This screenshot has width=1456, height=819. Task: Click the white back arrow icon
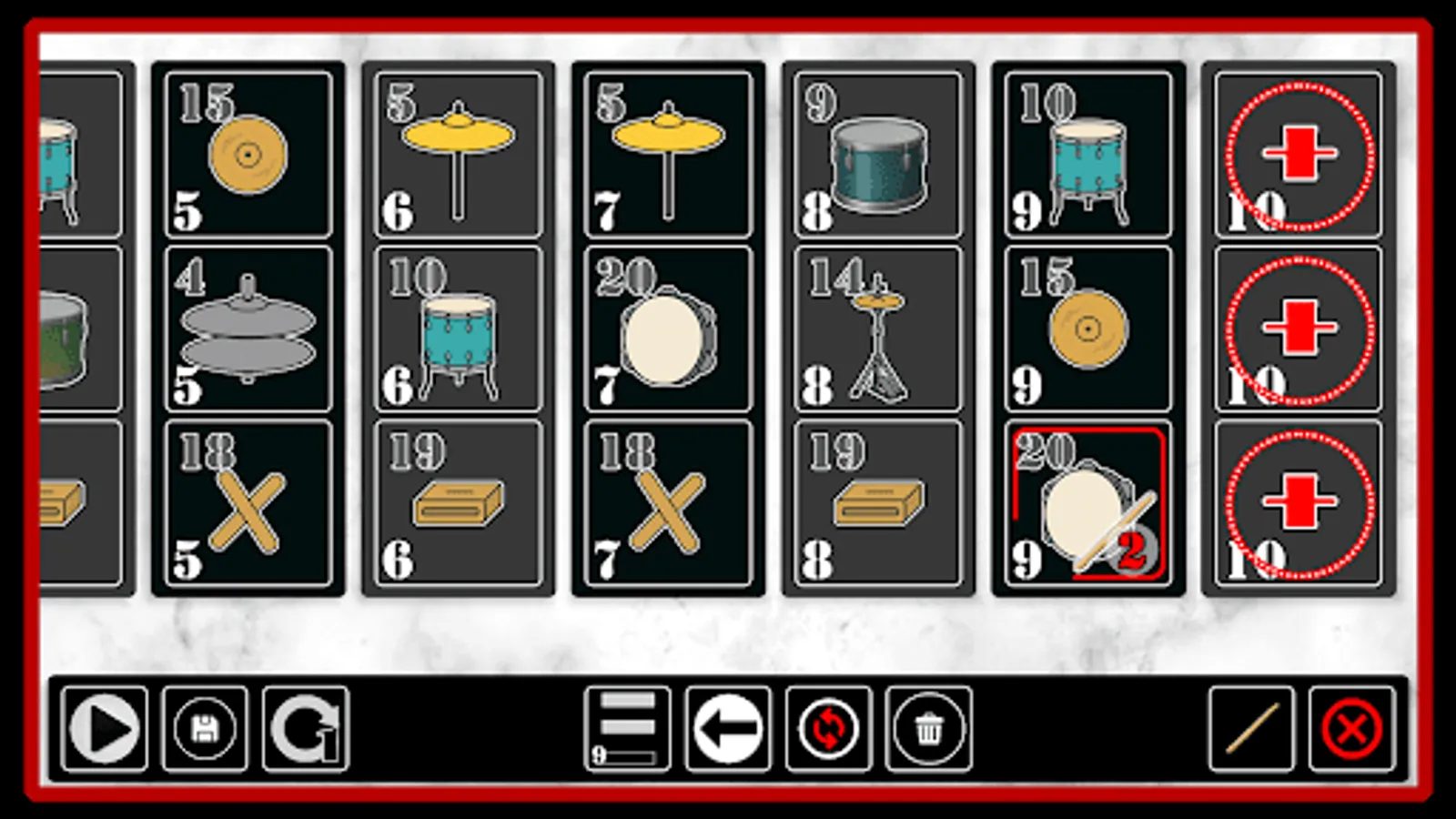coord(728,727)
